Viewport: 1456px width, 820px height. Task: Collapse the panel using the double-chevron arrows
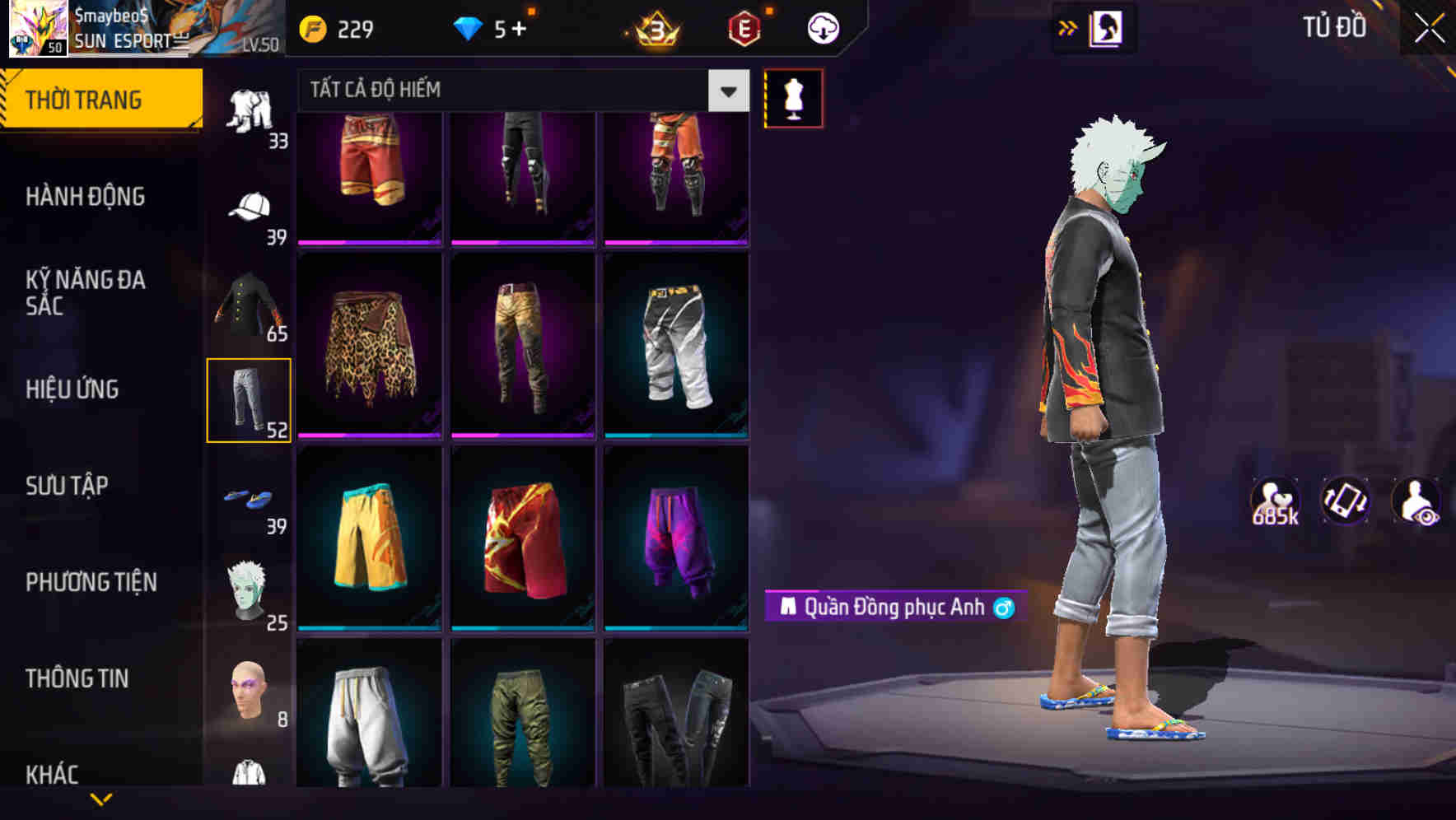[x=1068, y=27]
